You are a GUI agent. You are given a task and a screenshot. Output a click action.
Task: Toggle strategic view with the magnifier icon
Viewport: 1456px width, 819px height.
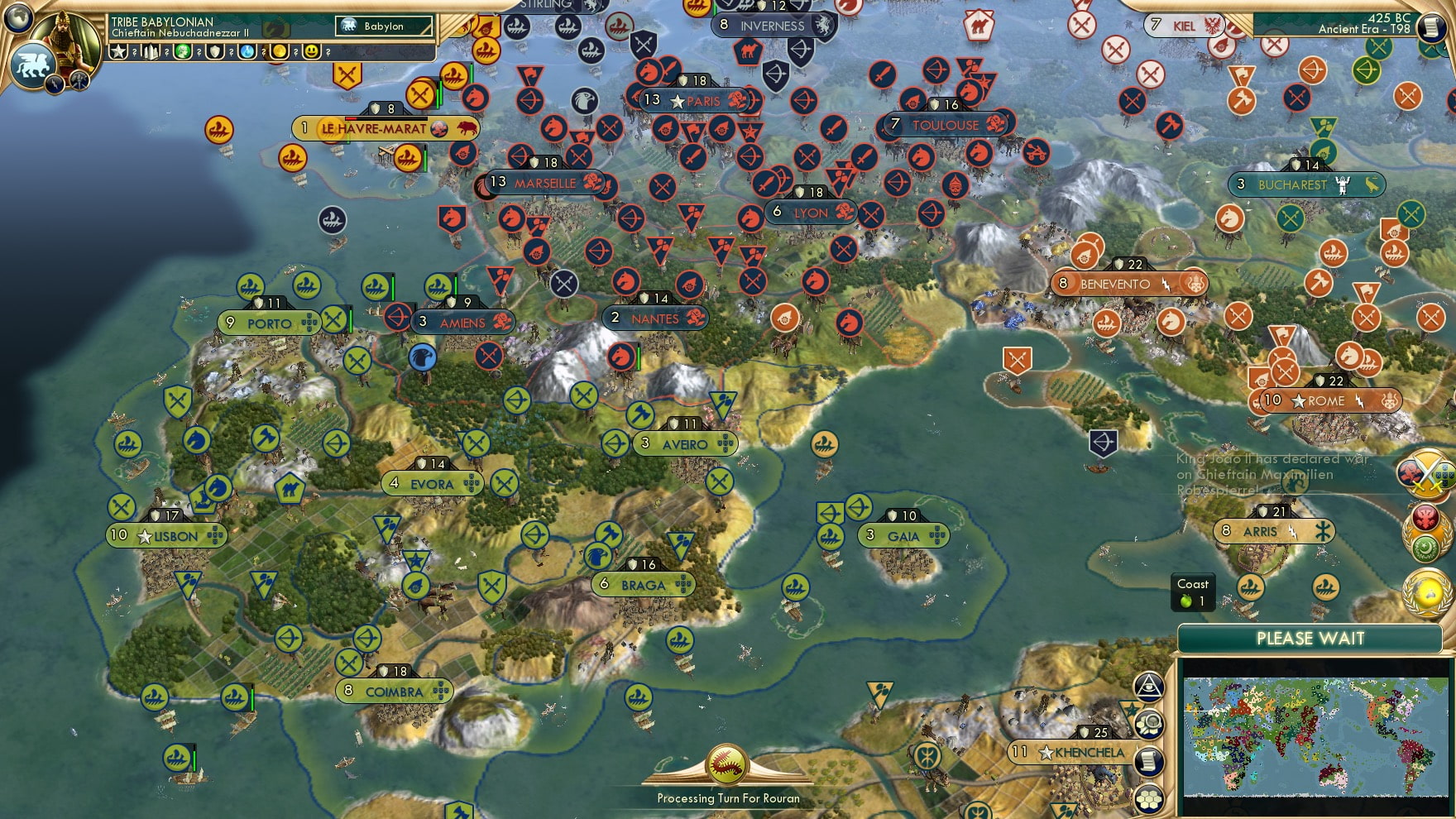point(1148,723)
